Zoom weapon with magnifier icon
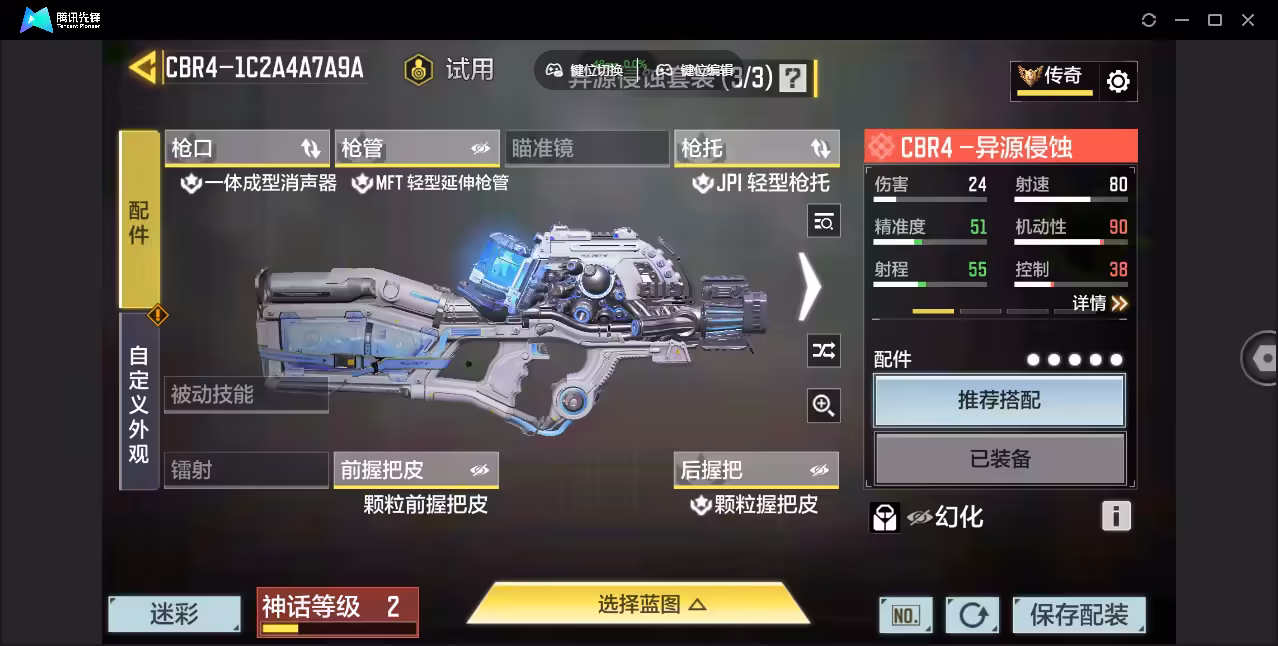Viewport: 1278px width, 646px height. [x=824, y=405]
